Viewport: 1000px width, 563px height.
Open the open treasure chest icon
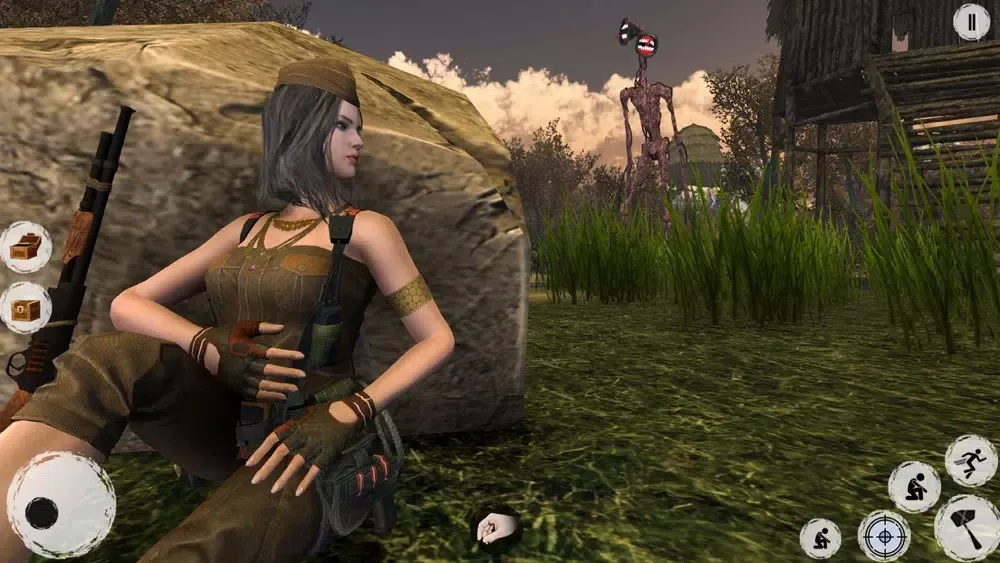coord(26,247)
